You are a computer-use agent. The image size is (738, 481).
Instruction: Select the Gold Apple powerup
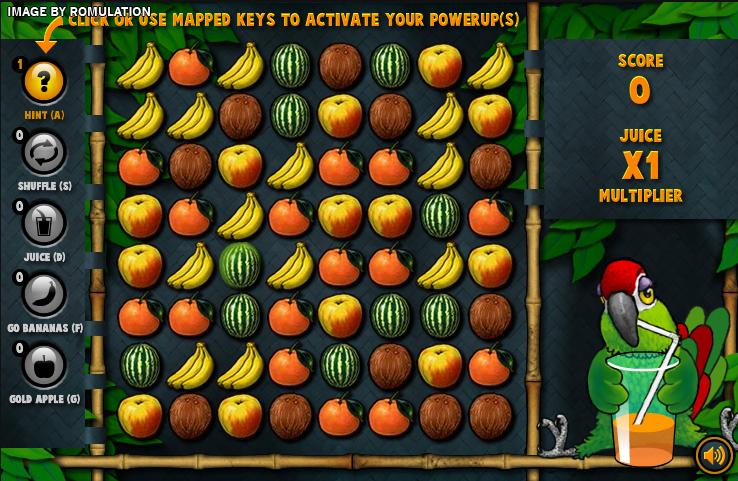(x=44, y=365)
